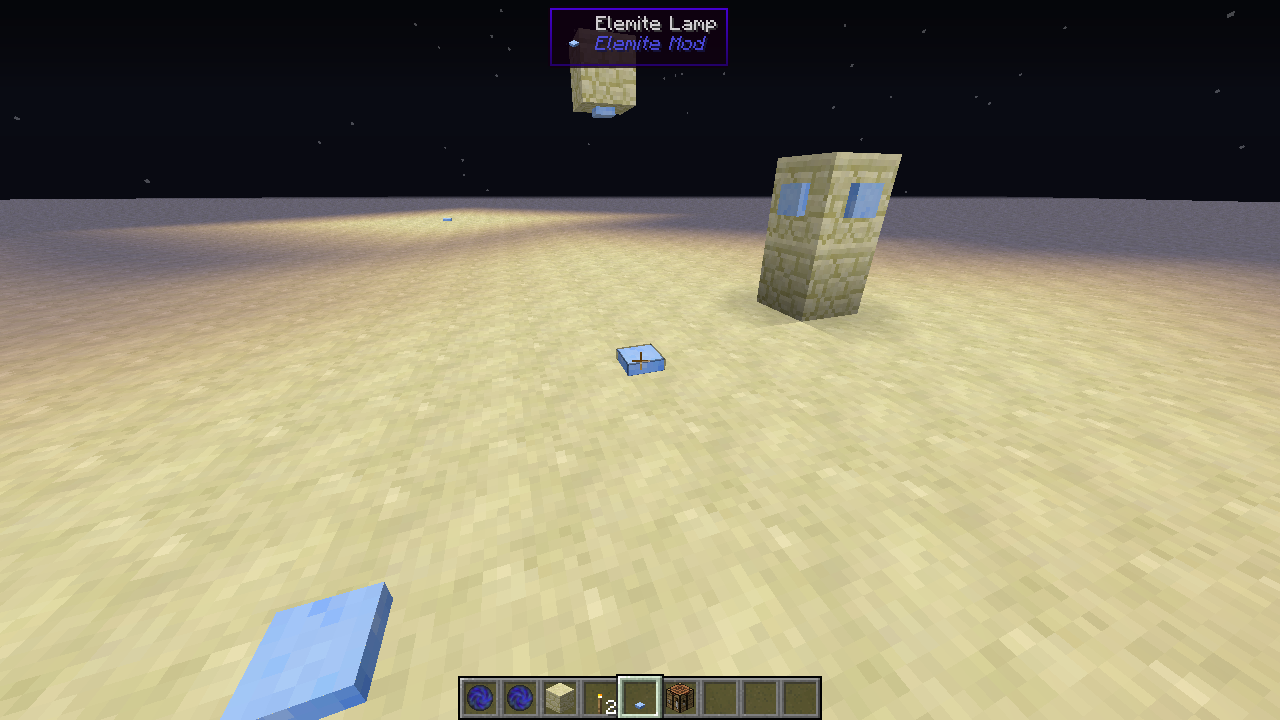The height and width of the screenshot is (720, 1280).
Task: Pick the crafting table hotbar slot
Action: pos(680,698)
